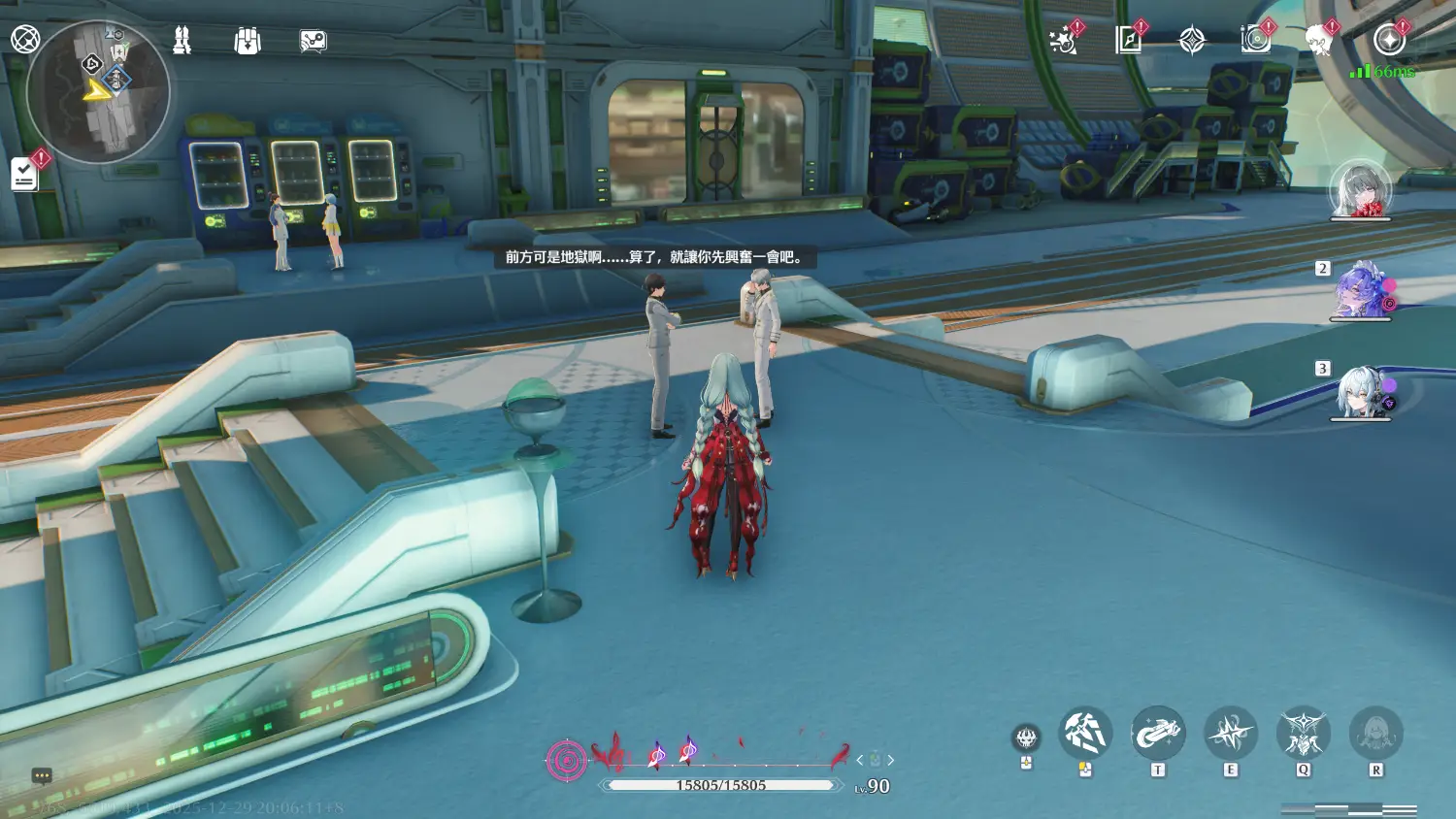Open the guidebook compass icon
1456x819 pixels.
click(x=1128, y=40)
